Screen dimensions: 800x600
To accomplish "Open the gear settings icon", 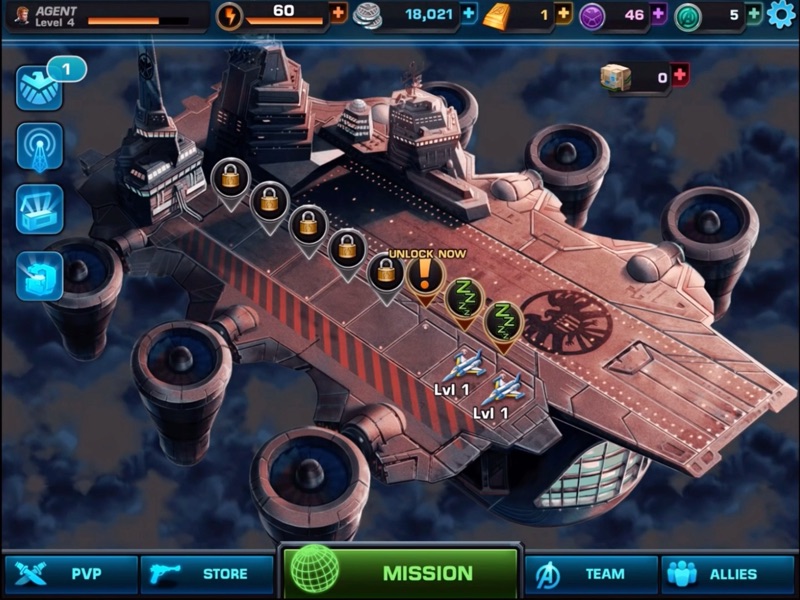I will (781, 15).
